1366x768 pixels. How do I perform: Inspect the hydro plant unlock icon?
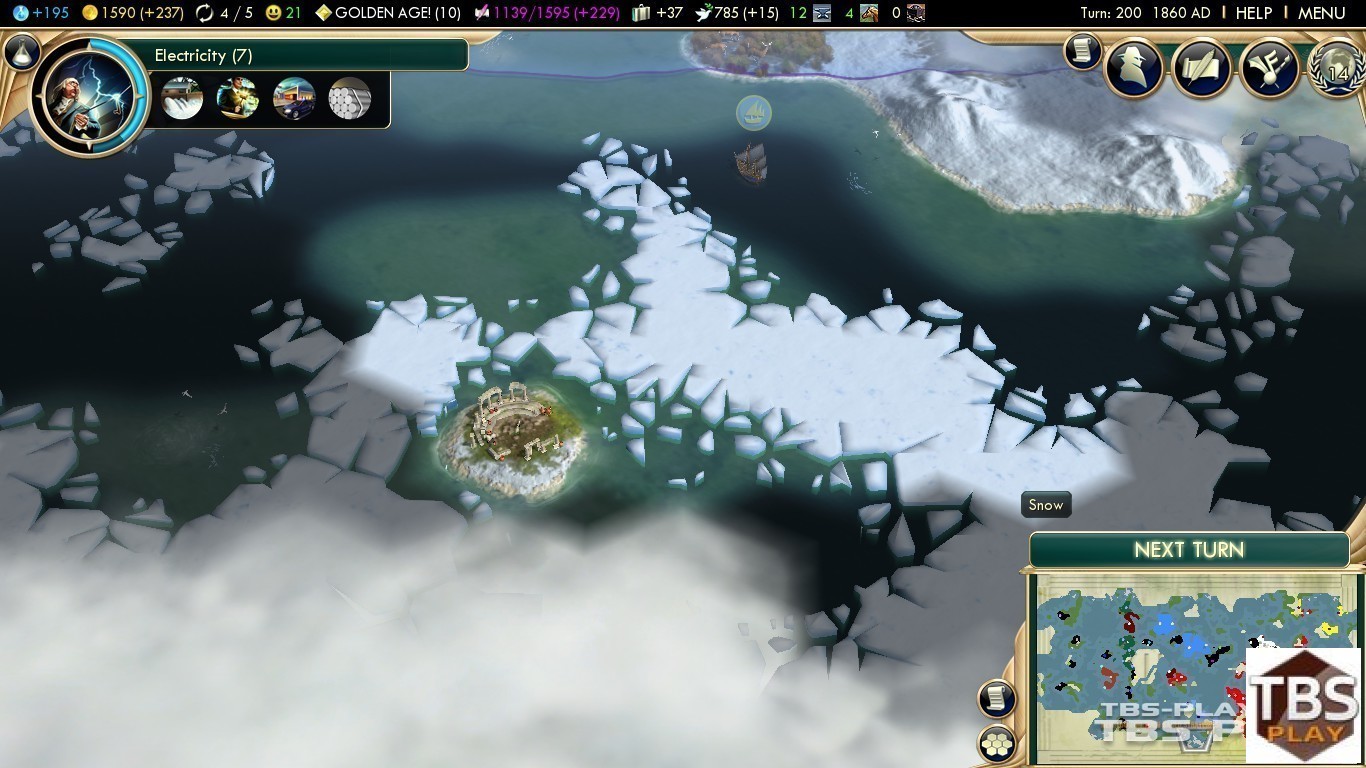[182, 98]
